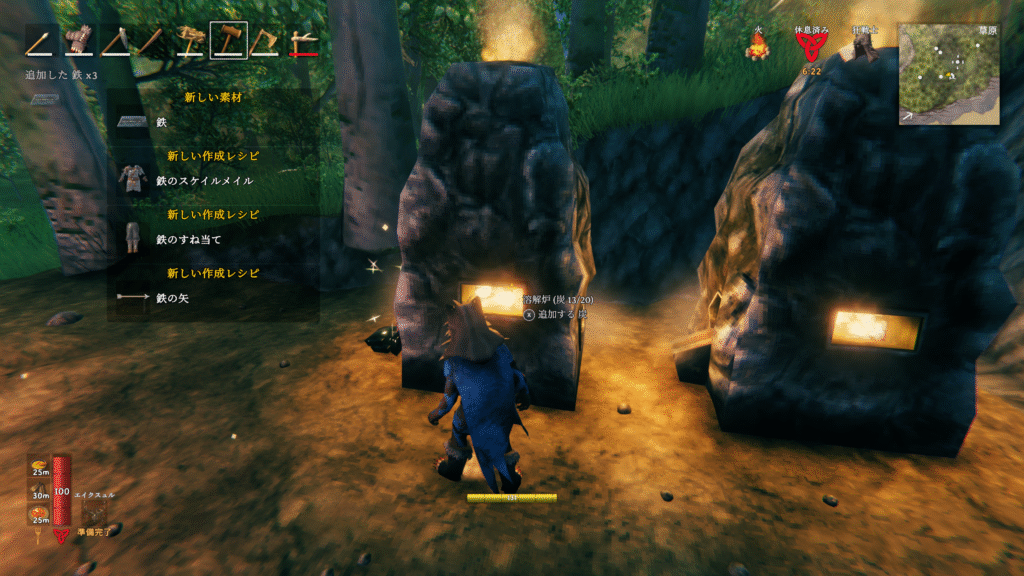This screenshot has height=576, width=1024.
Task: Select the spear in the first hotbar slot
Action: pos(41,41)
